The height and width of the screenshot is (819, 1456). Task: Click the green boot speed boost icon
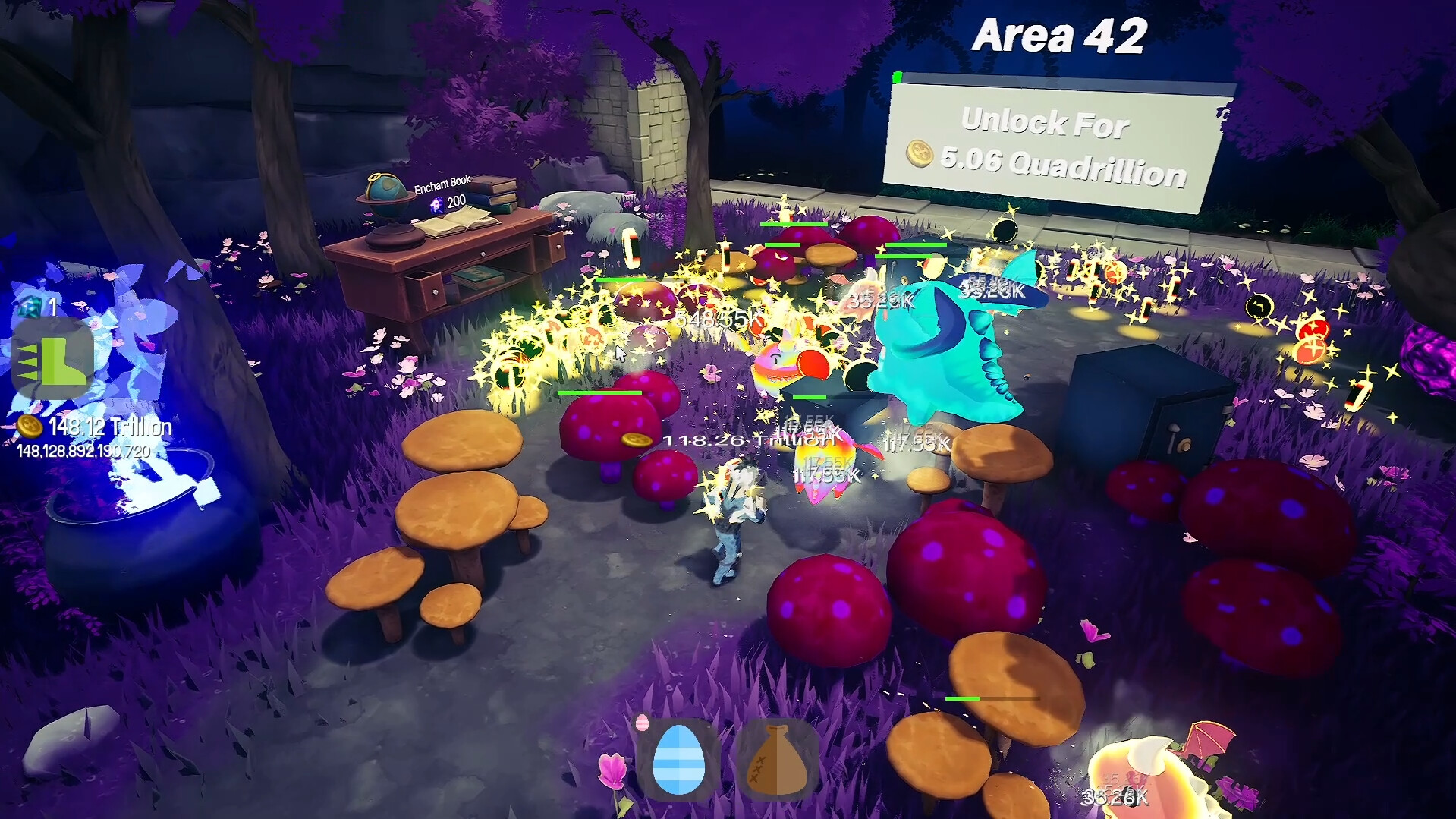pyautogui.click(x=52, y=359)
